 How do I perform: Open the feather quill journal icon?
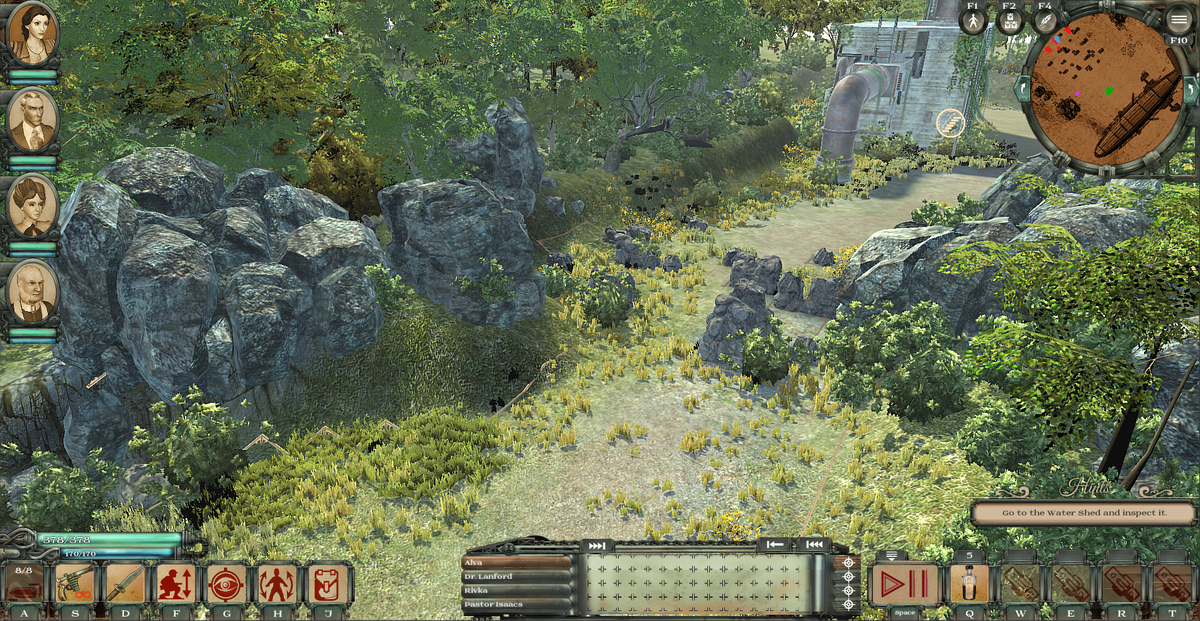pyautogui.click(x=1045, y=21)
